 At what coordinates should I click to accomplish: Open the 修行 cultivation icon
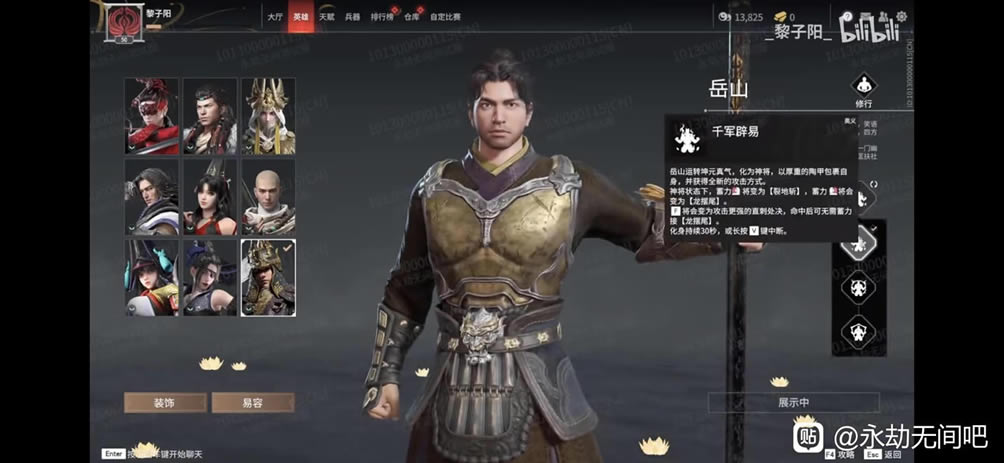pos(864,88)
